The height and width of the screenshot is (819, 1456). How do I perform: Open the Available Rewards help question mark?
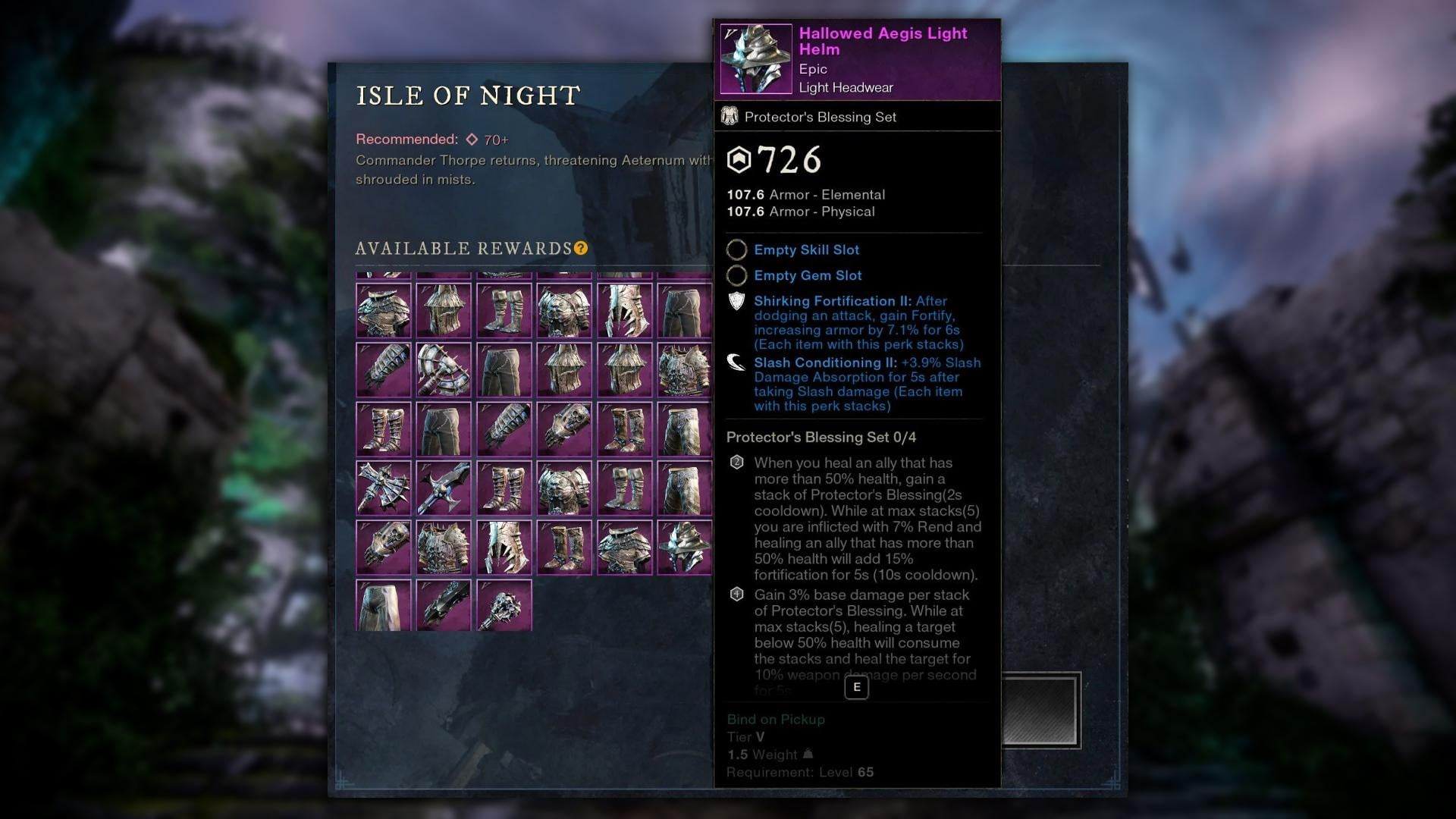(x=581, y=248)
